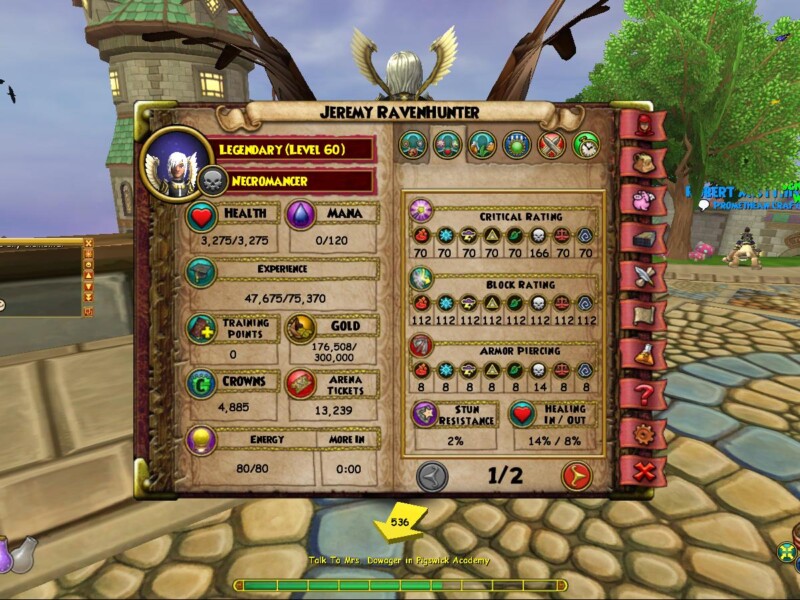Jump chat to bottom with the double-down arrow
This screenshot has height=600, width=800.
pos(88,297)
